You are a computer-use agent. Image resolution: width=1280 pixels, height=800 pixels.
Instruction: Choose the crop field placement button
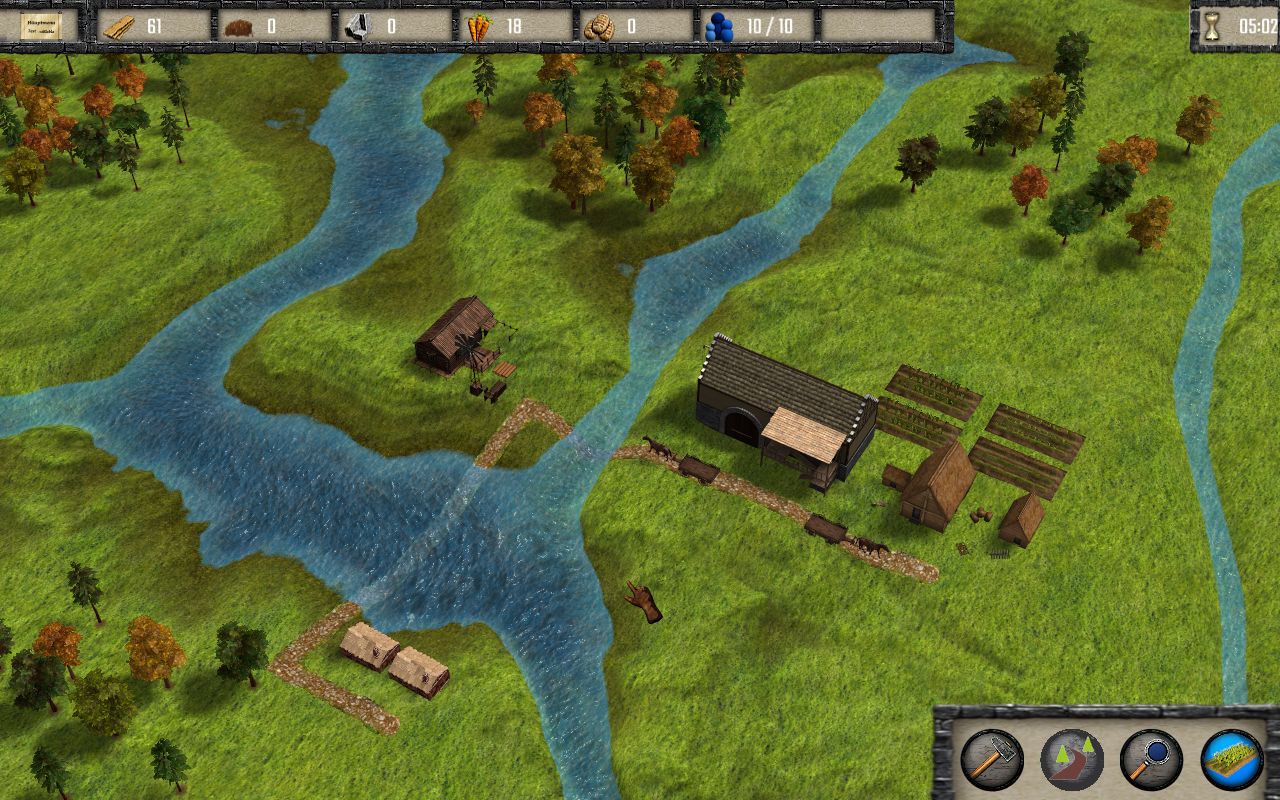coord(1231,760)
